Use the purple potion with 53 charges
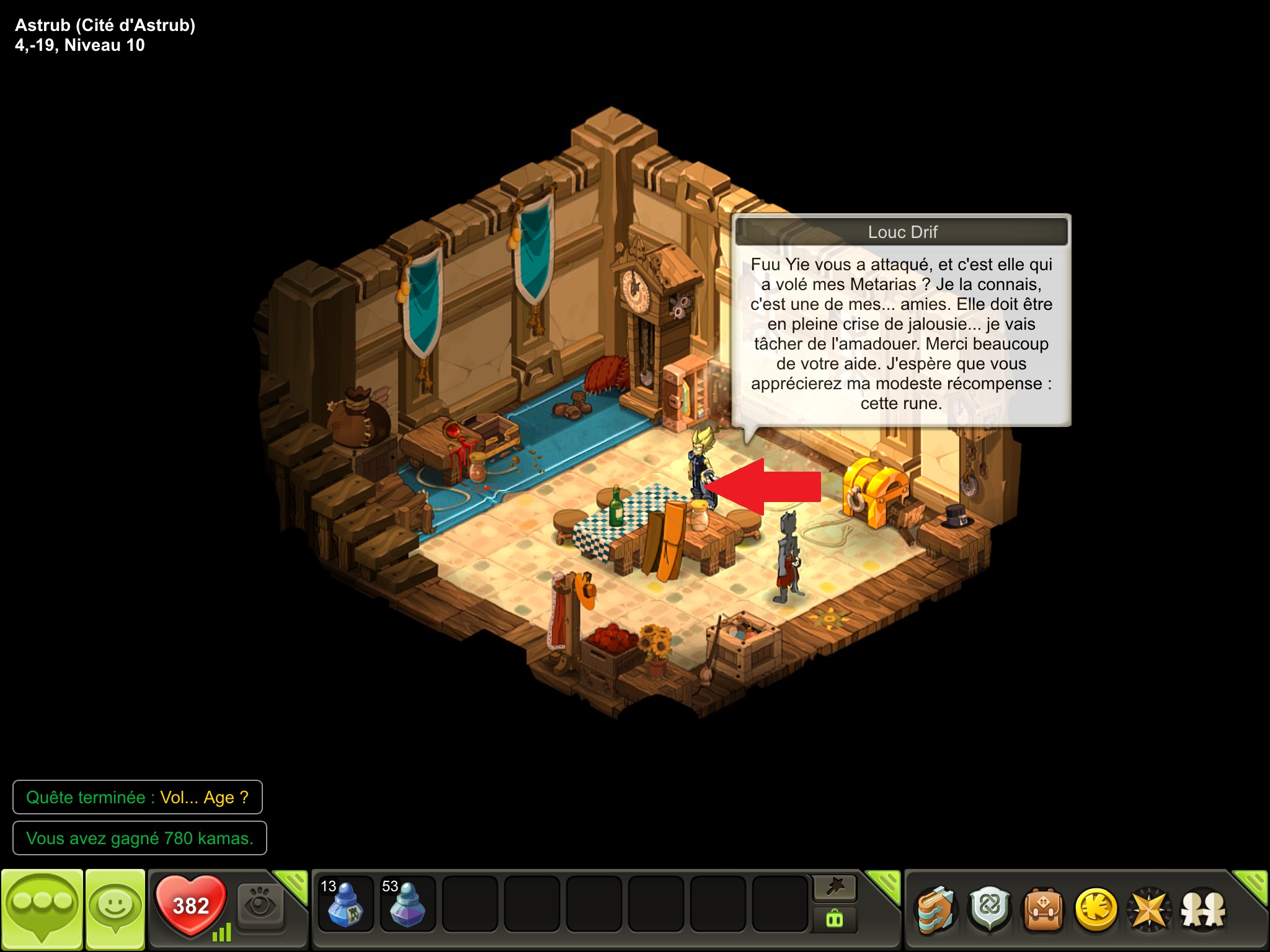Screen dimensions: 1270x952 (x=407, y=904)
